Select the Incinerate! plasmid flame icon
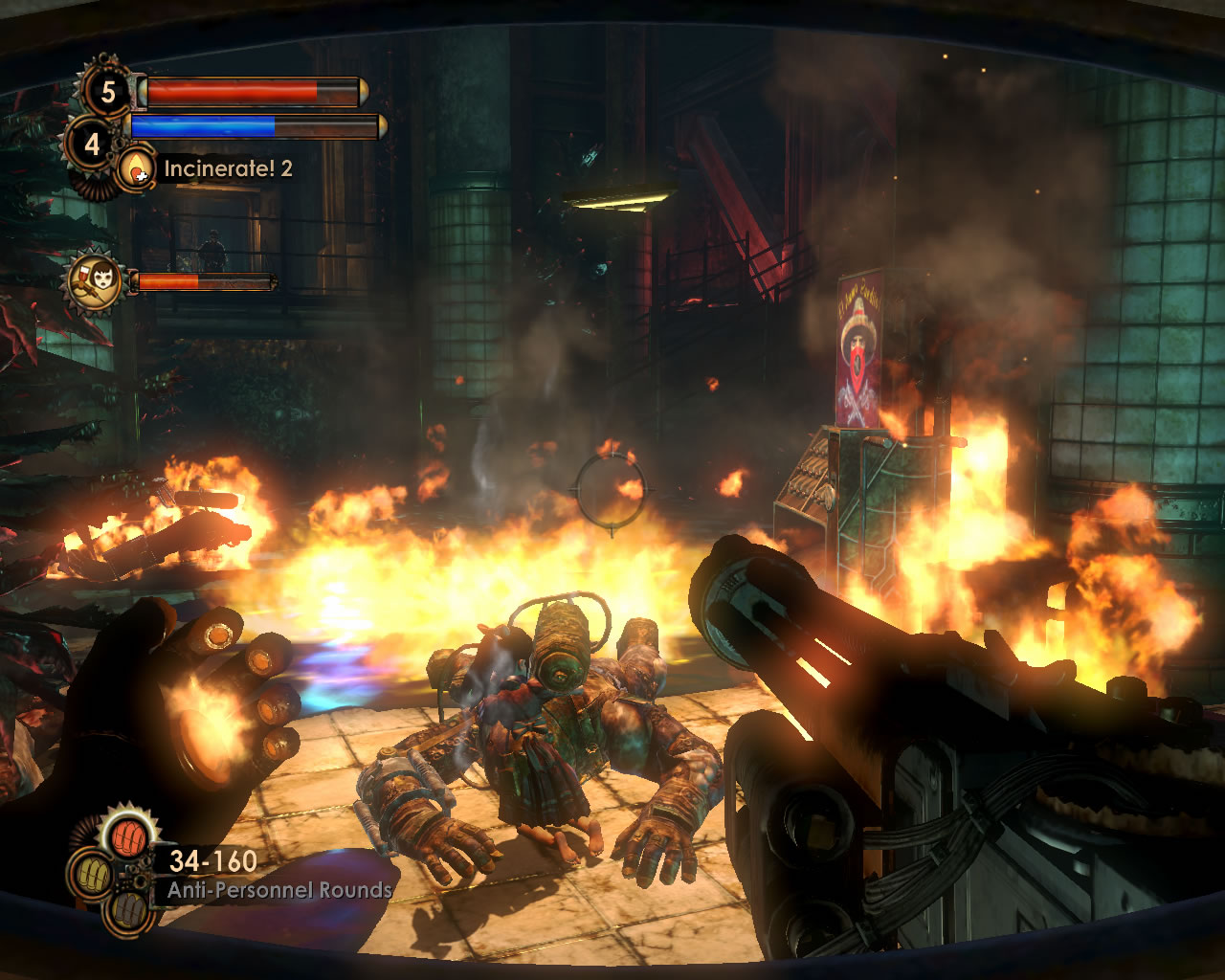Screen dimensions: 1225x980 (x=137, y=169)
